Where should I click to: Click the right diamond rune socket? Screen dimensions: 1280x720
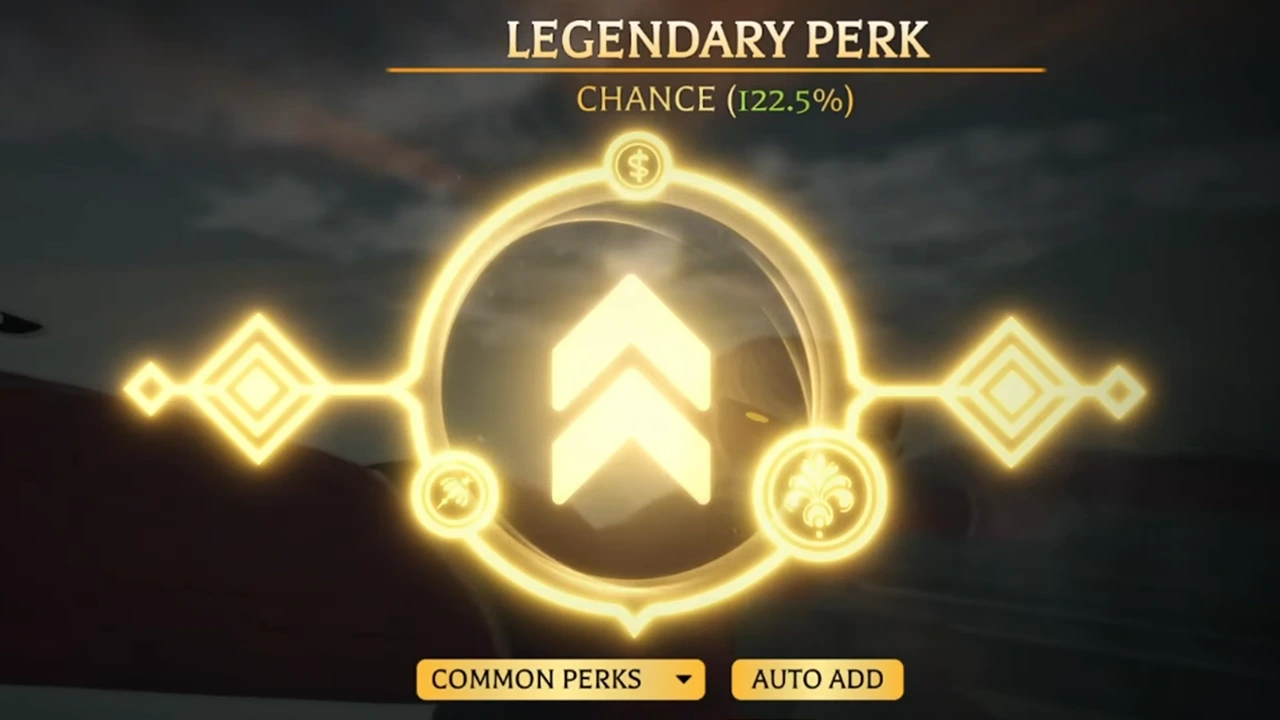click(1012, 390)
